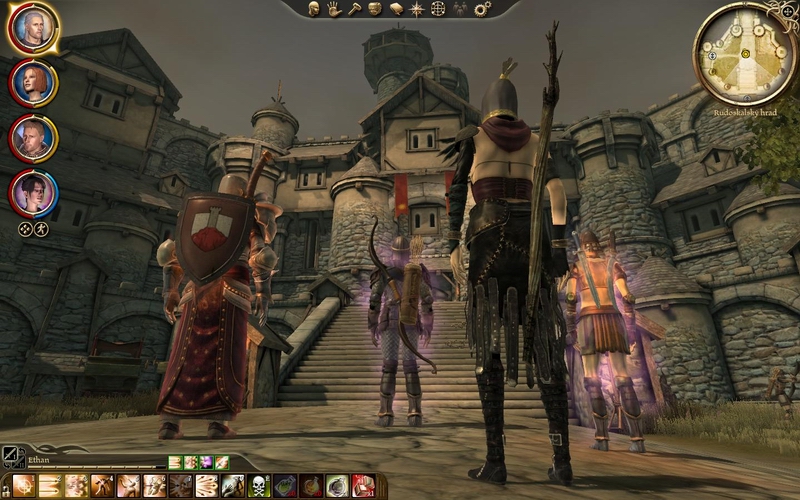This screenshot has height=500, width=800.
Task: Click the circular minimap
Action: coord(745,53)
